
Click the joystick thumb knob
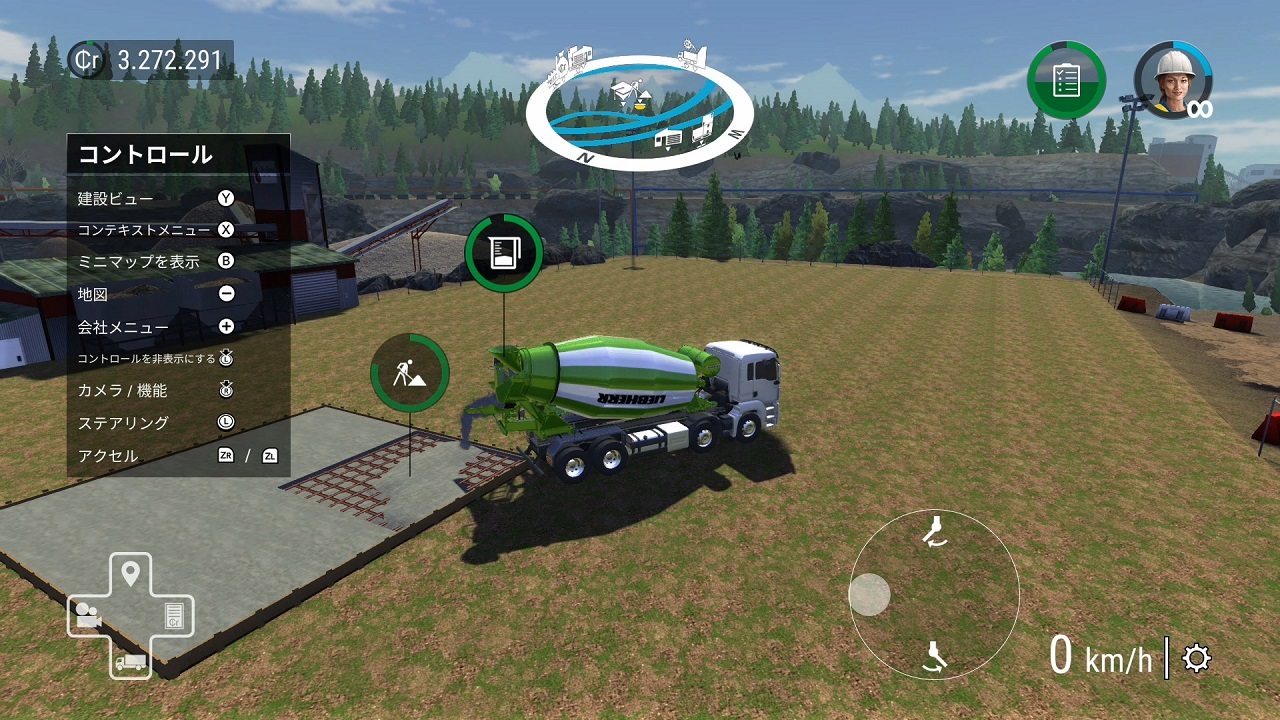pos(869,595)
